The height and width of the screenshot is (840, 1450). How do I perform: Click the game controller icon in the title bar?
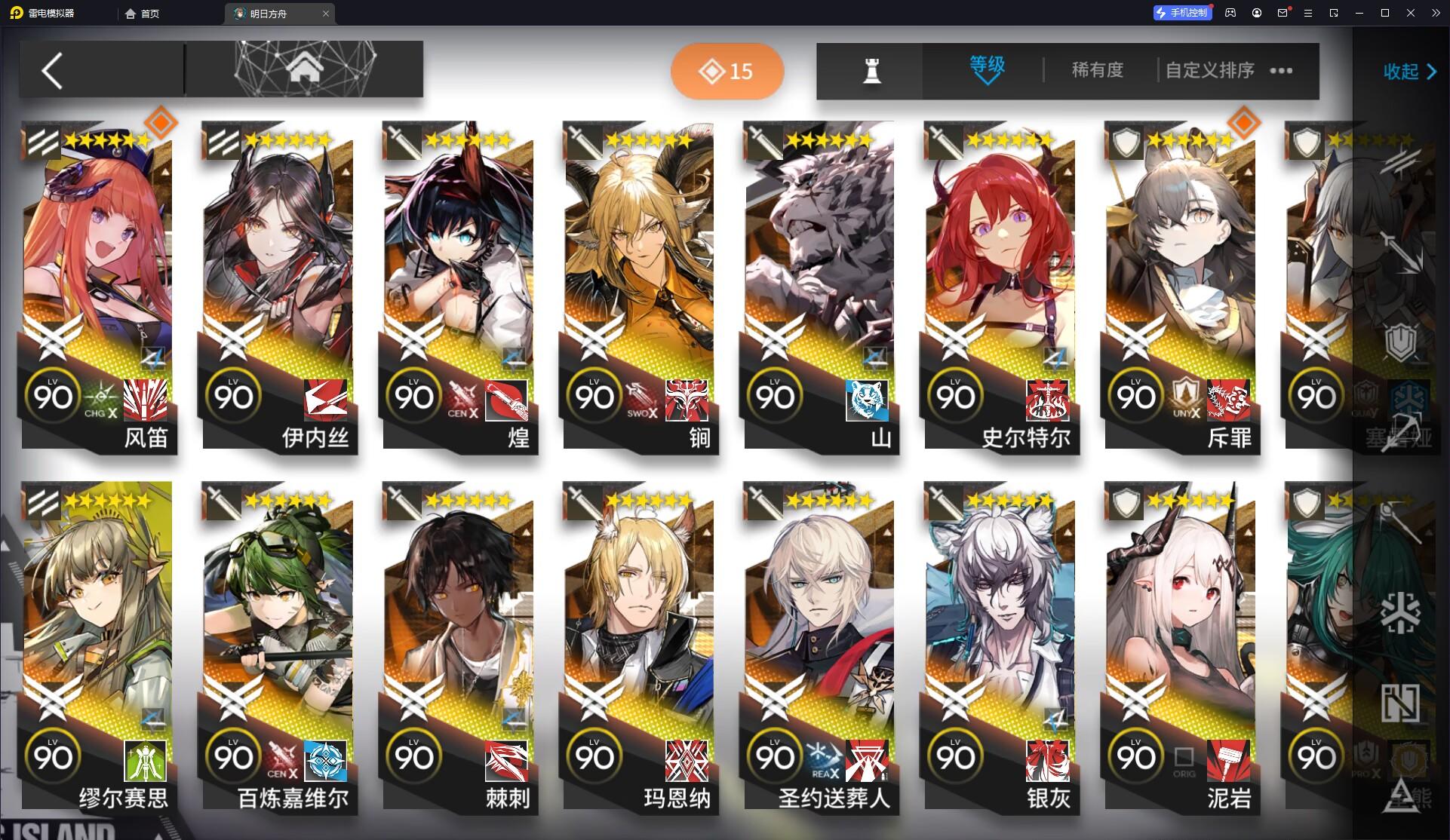click(x=1230, y=13)
